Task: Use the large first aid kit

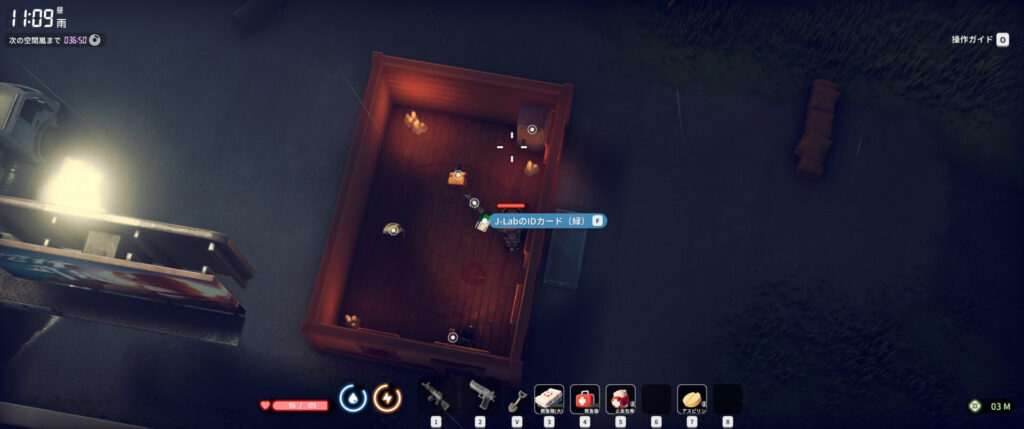Action: pyautogui.click(x=549, y=398)
